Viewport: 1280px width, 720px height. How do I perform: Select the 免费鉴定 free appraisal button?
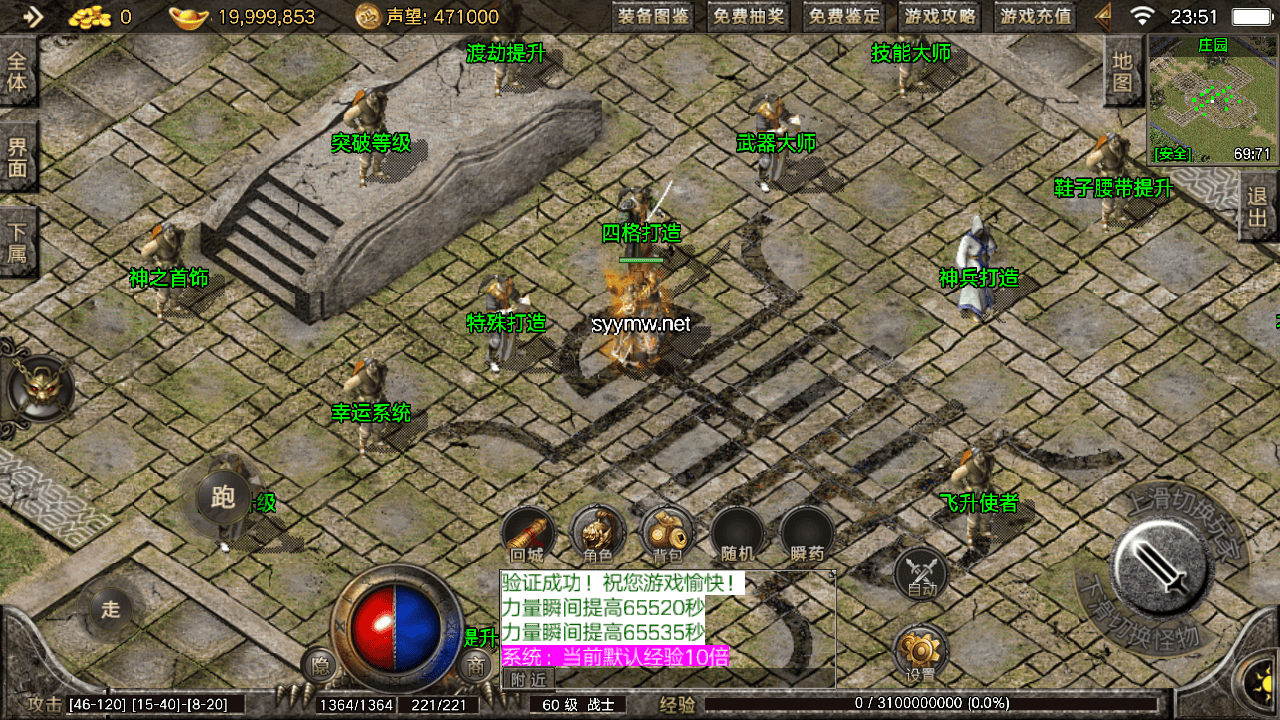pyautogui.click(x=845, y=16)
